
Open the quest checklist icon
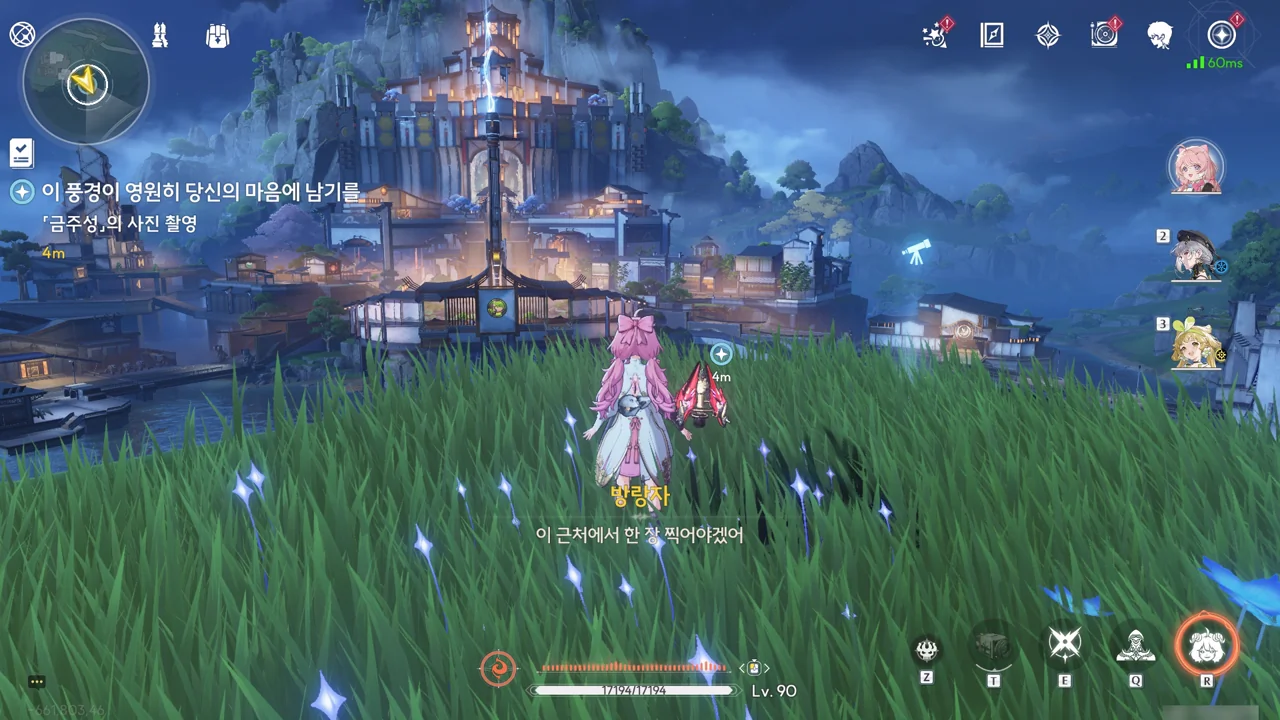click(x=21, y=153)
